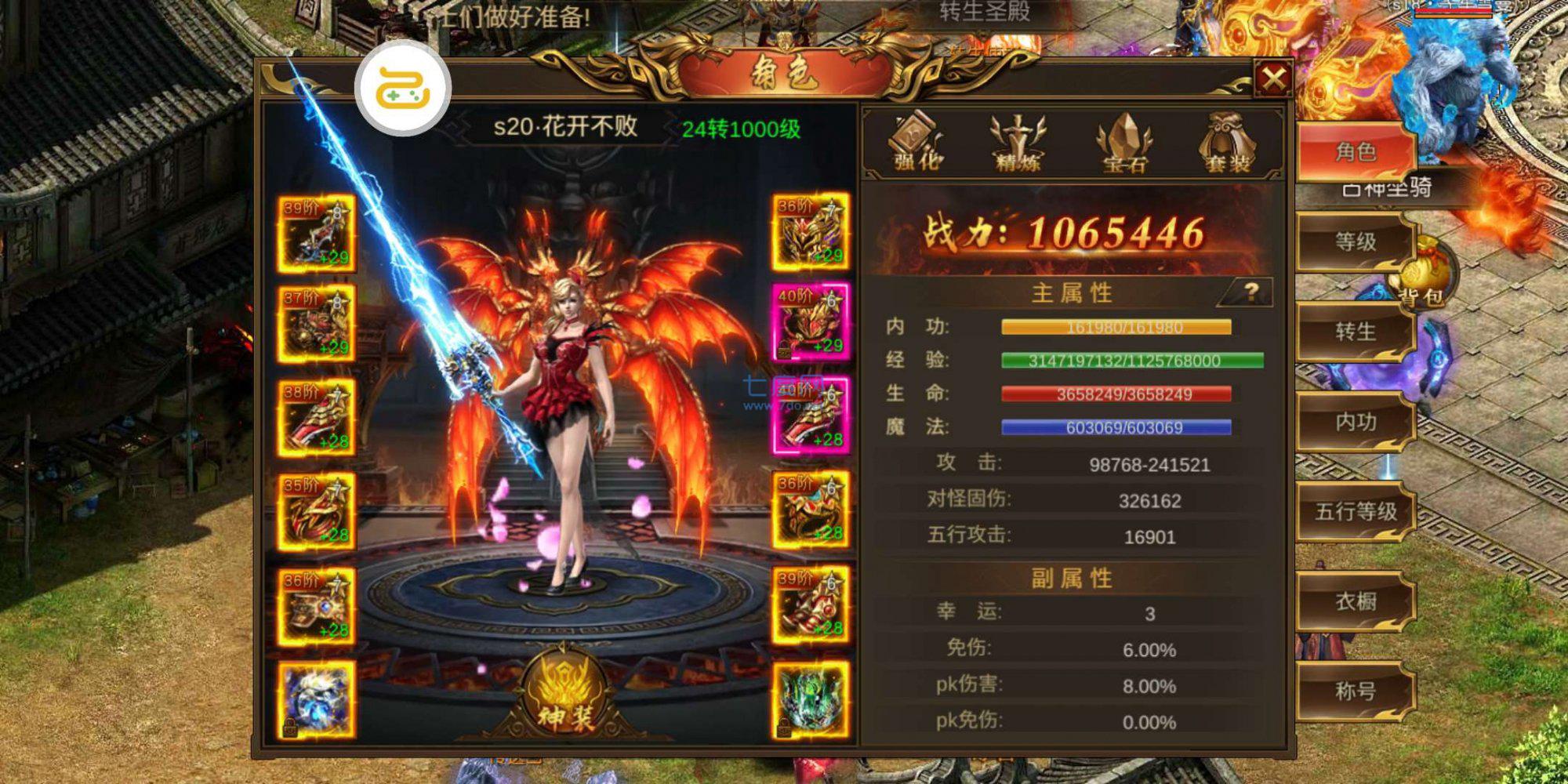1568x784 pixels.
Task: Click the question mark beside 主属性
Action: tap(1251, 290)
